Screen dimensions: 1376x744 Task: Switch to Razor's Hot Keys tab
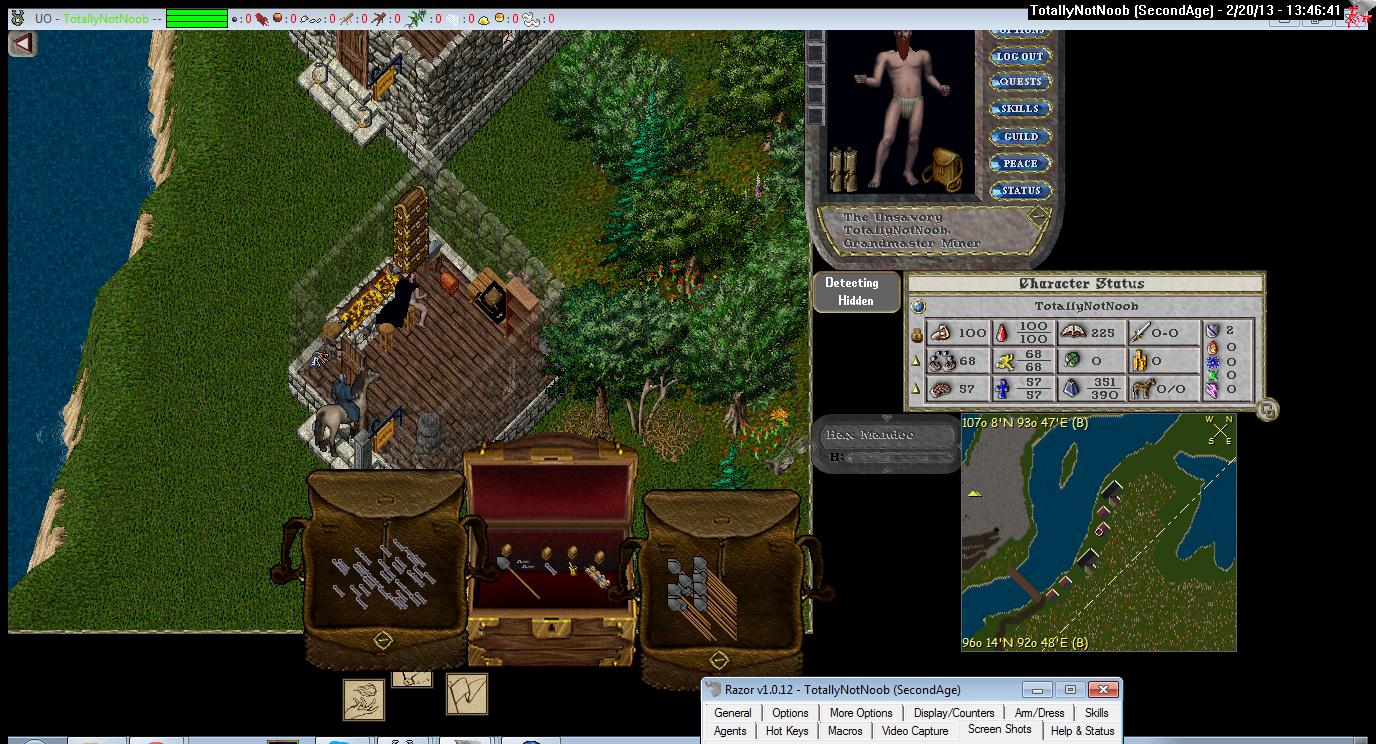click(787, 731)
